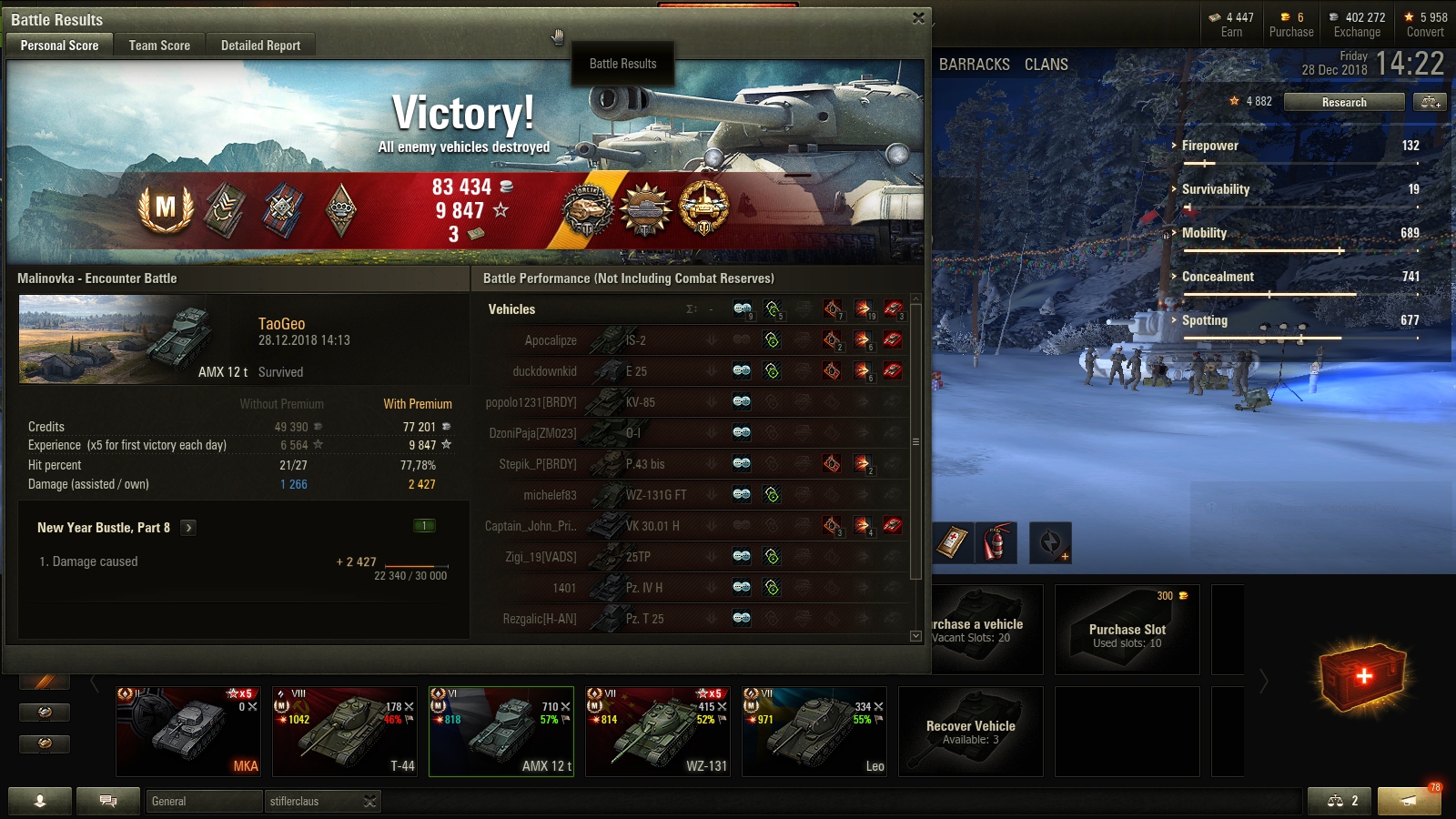The height and width of the screenshot is (819, 1456).
Task: Select the MKA tank in carousel
Action: point(188,732)
